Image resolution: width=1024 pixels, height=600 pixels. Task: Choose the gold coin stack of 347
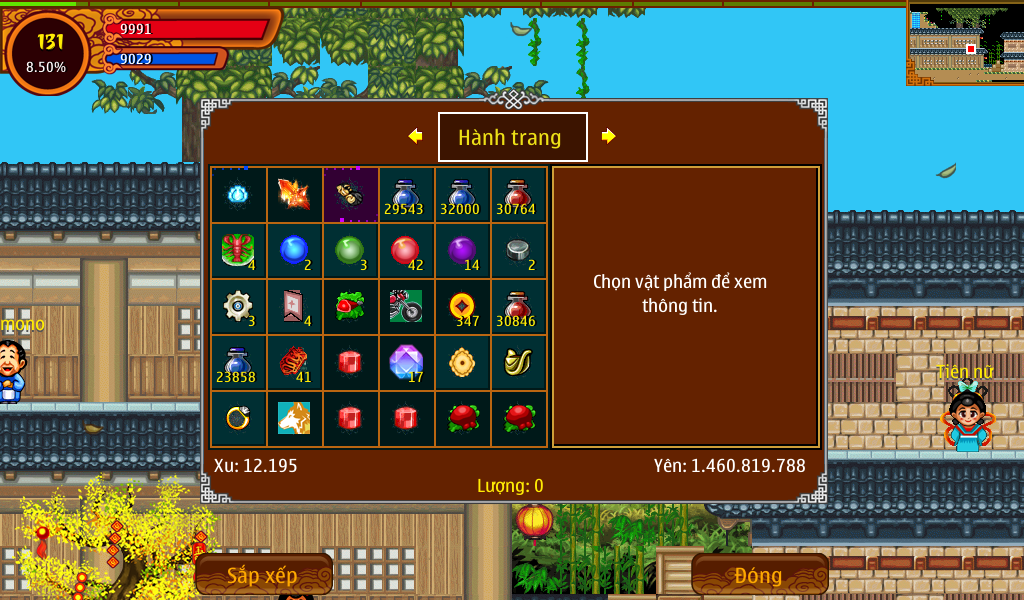click(x=462, y=307)
